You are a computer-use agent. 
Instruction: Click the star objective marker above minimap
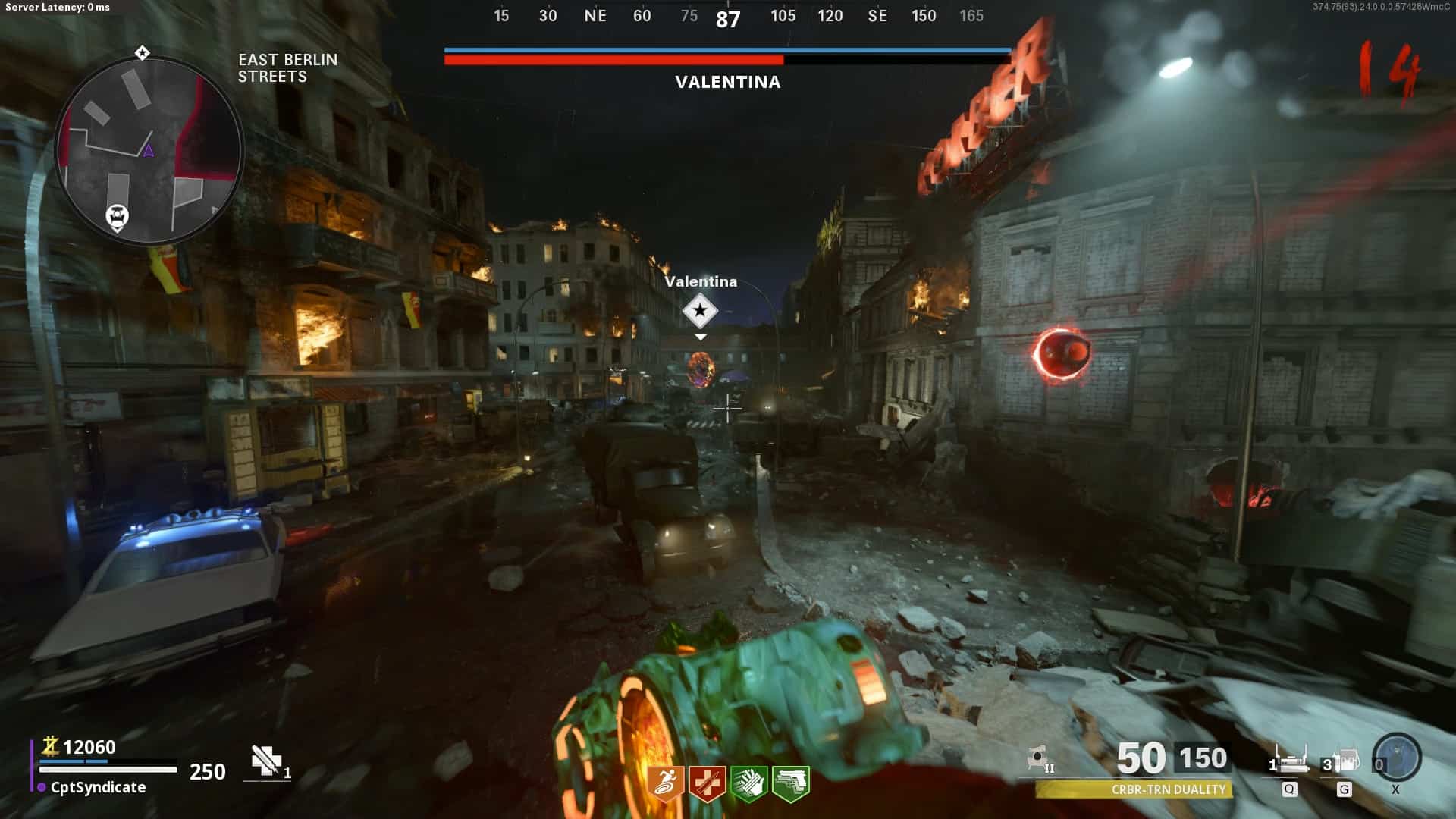pos(142,52)
